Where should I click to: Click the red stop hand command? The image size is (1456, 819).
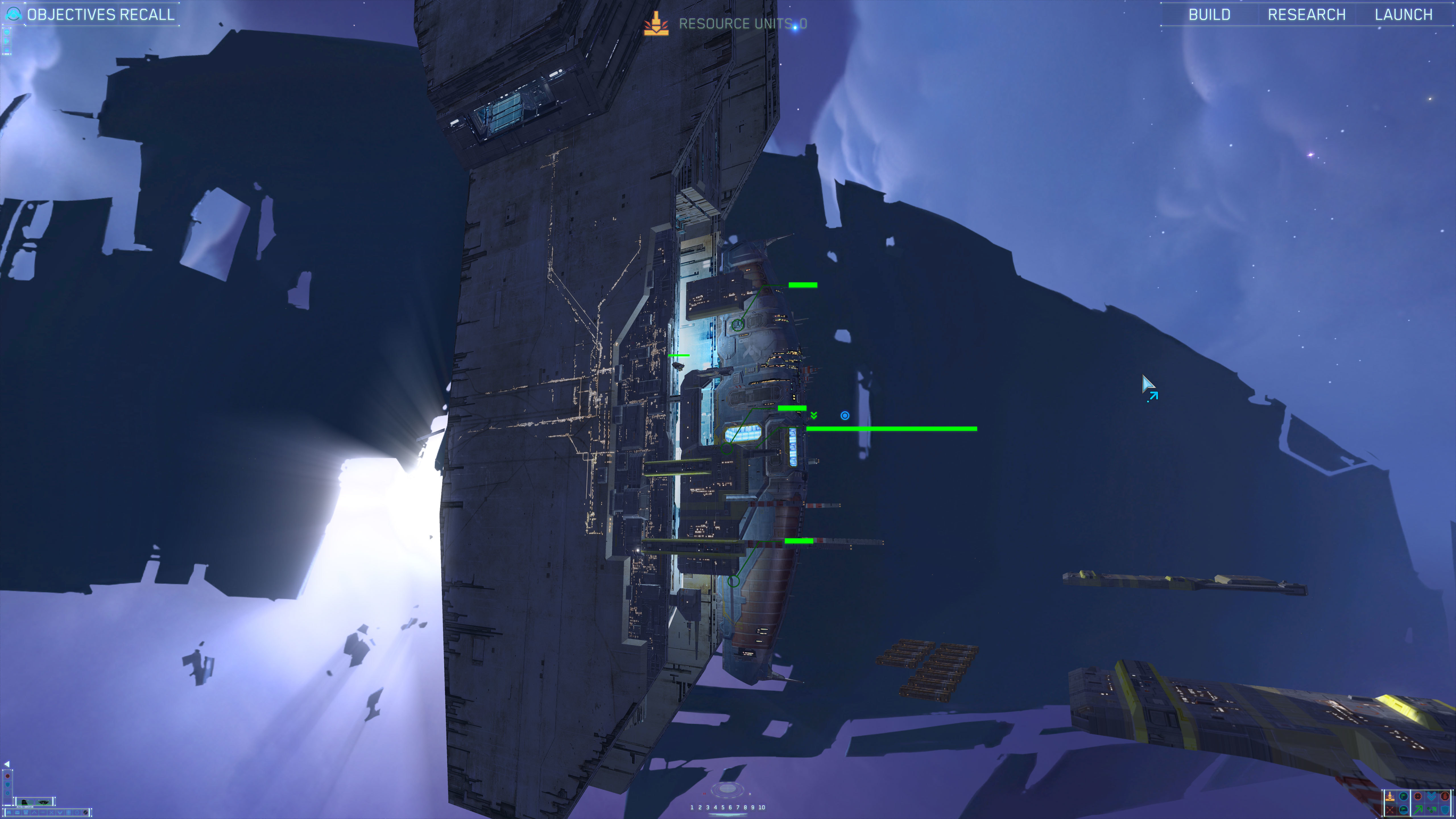1445,796
